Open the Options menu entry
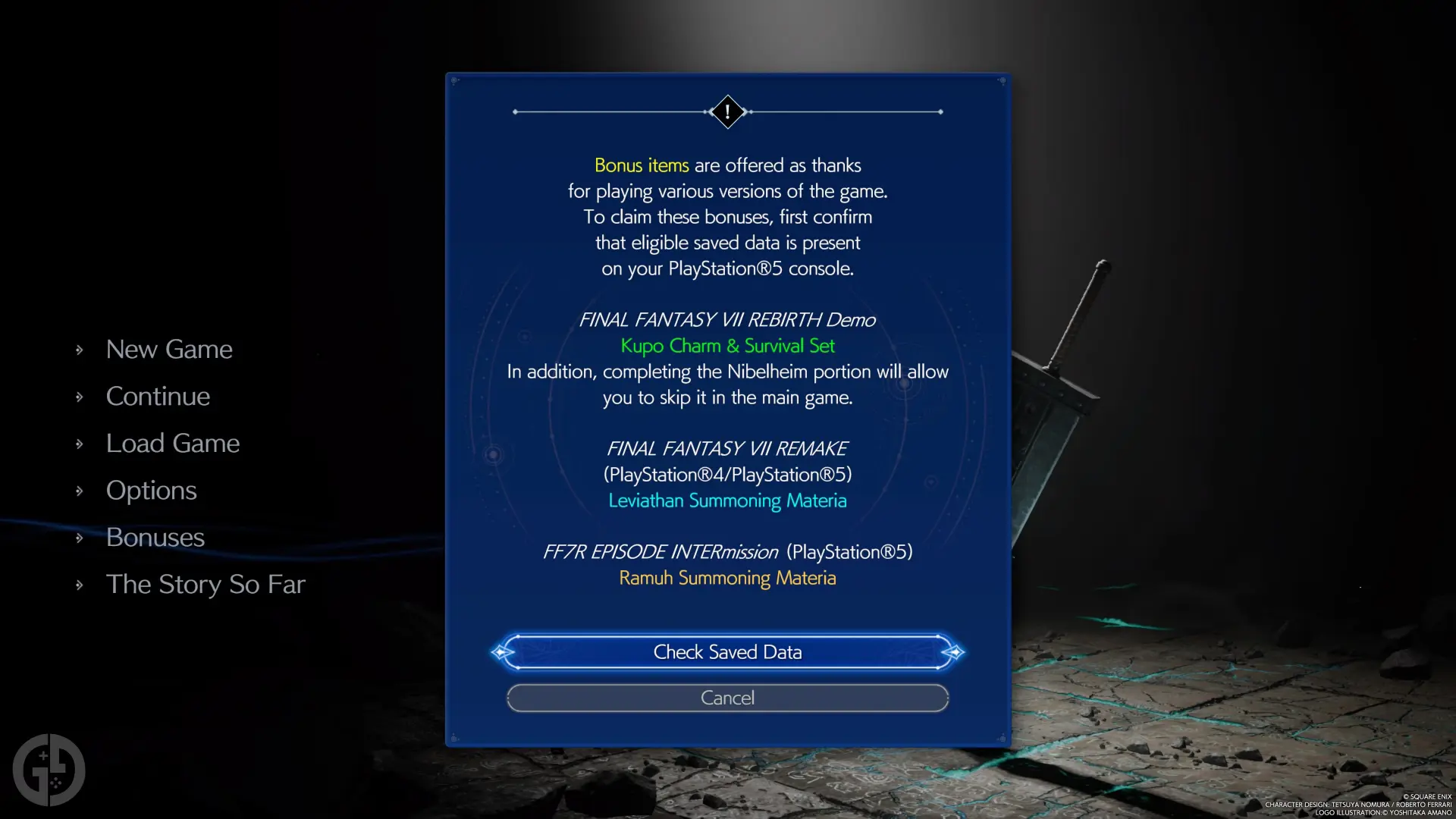Image resolution: width=1456 pixels, height=819 pixels. coord(151,490)
